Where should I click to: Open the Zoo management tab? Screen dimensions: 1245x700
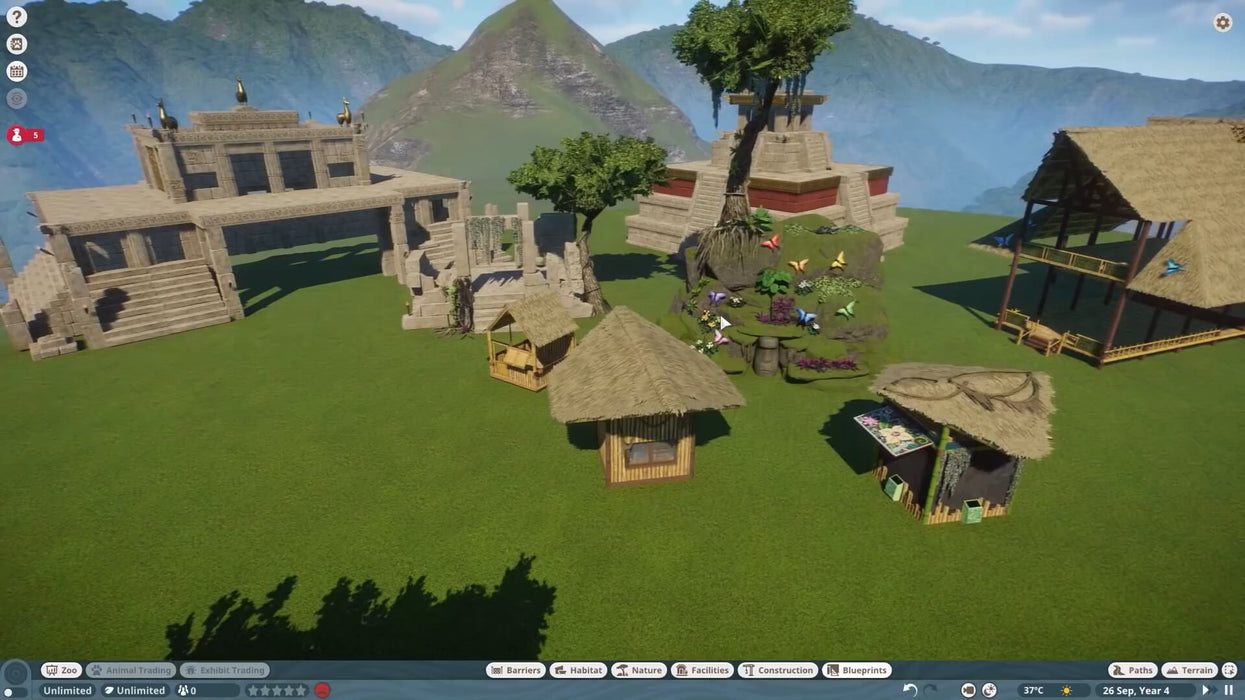coord(62,670)
